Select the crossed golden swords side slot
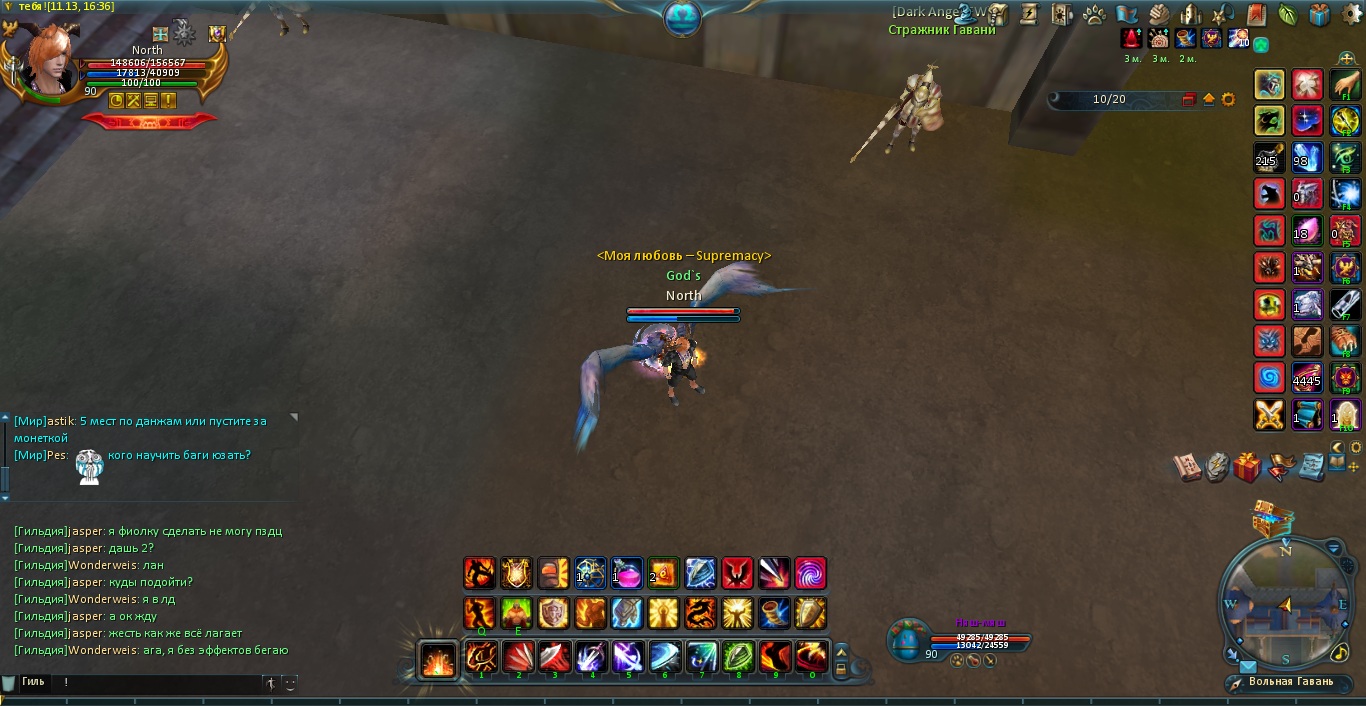Viewport: 1366px width, 706px height. pos(1270,414)
